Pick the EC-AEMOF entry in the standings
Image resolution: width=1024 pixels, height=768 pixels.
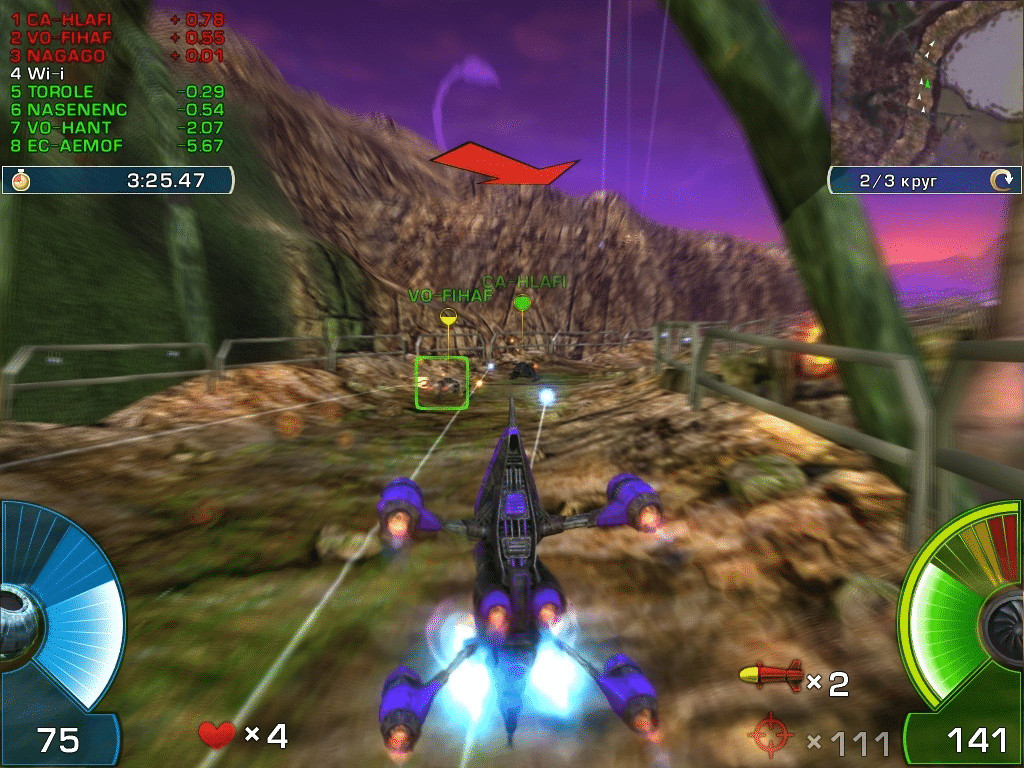[68, 146]
